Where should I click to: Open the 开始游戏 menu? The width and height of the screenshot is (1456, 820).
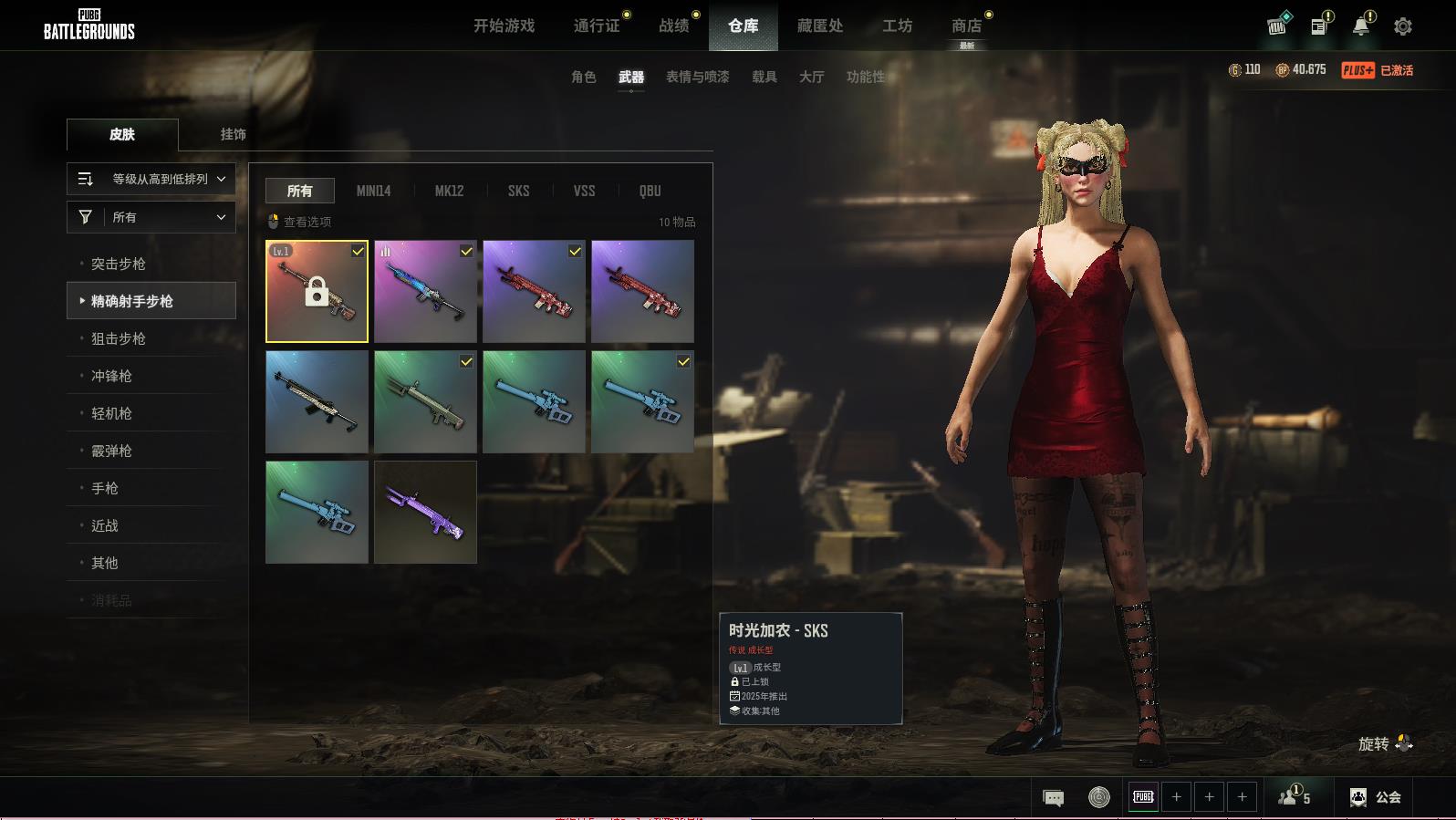click(x=504, y=26)
